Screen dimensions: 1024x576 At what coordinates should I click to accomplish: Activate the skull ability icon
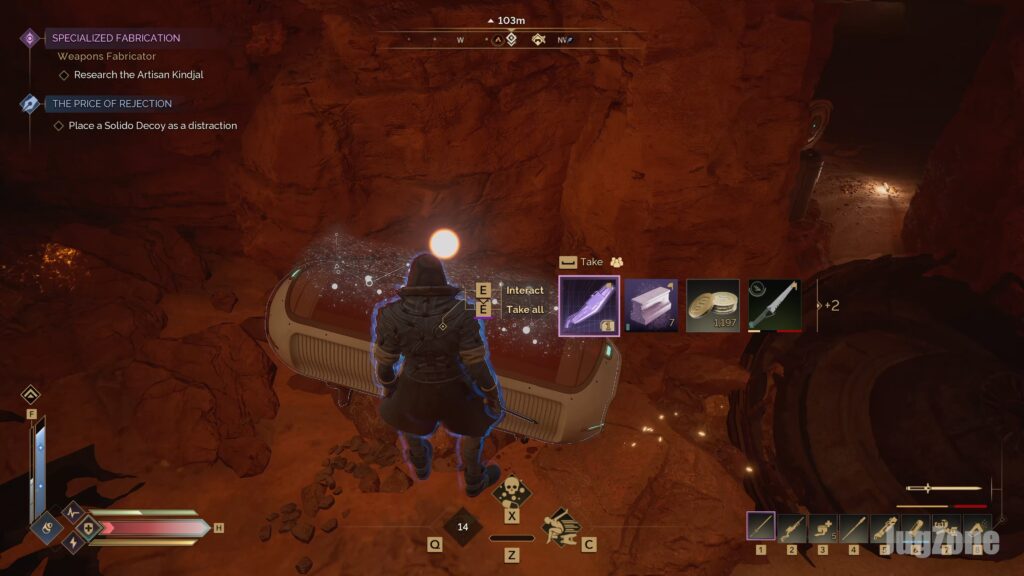point(512,492)
